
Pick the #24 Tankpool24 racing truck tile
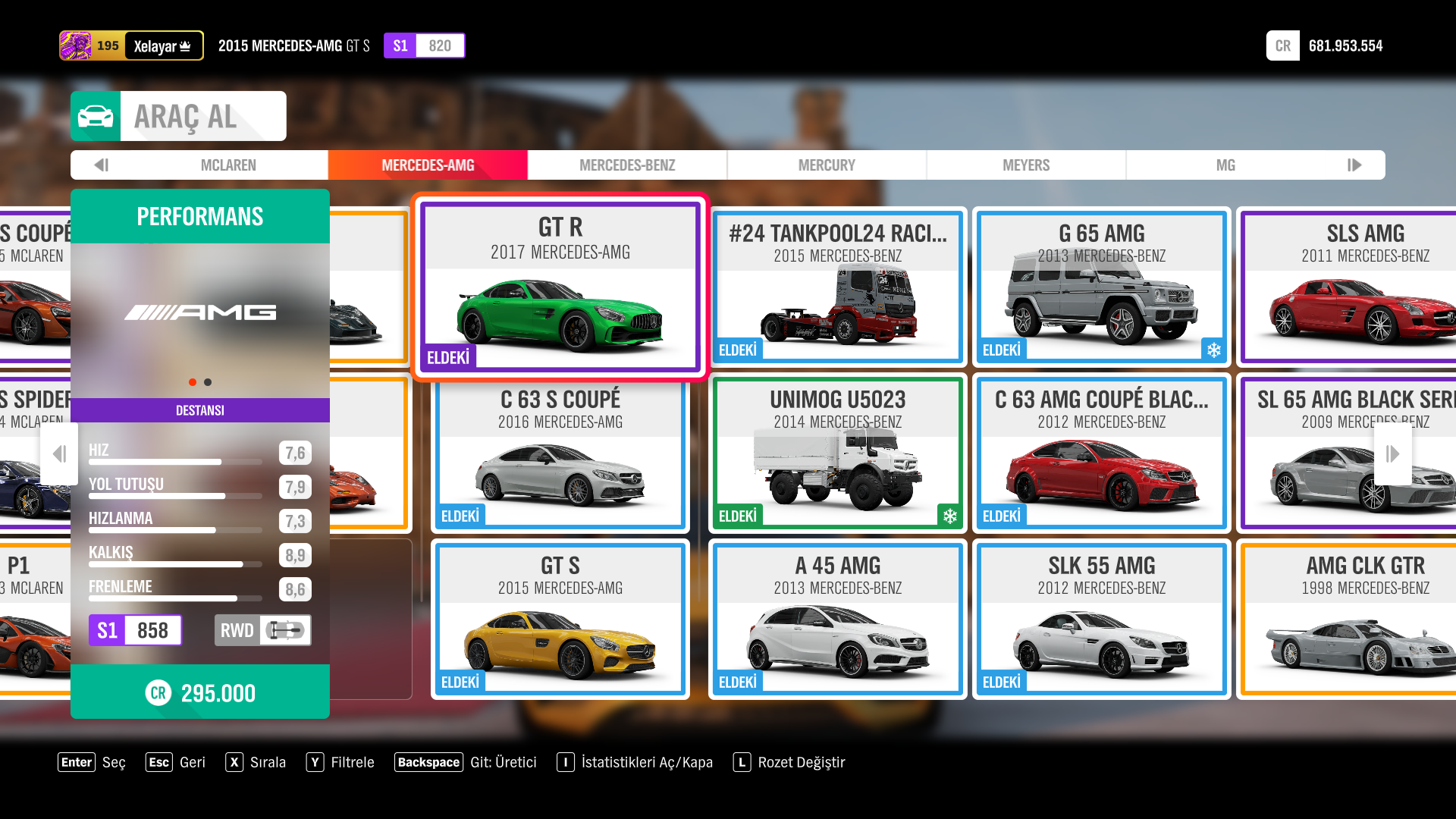click(x=838, y=287)
